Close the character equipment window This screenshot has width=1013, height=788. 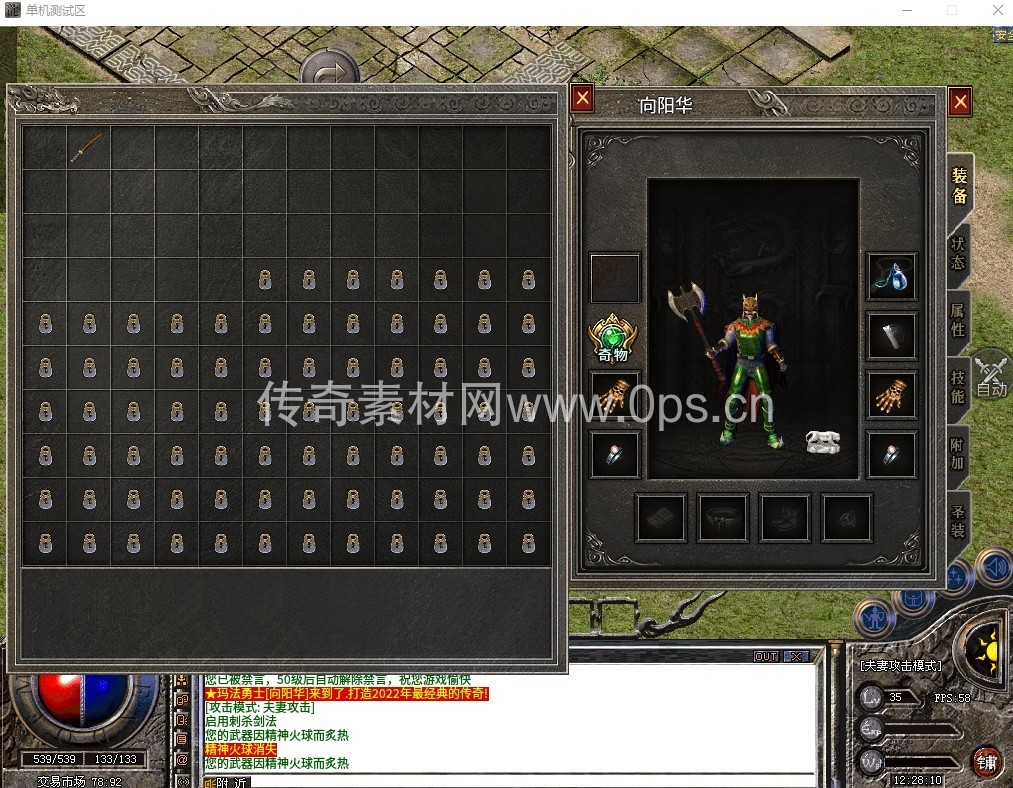(959, 101)
